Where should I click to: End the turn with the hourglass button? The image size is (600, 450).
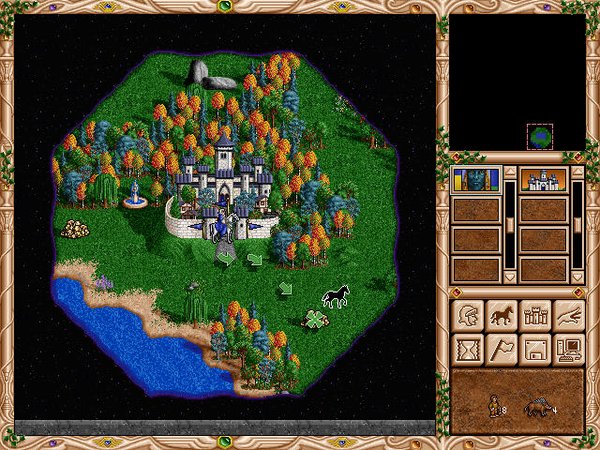(468, 349)
